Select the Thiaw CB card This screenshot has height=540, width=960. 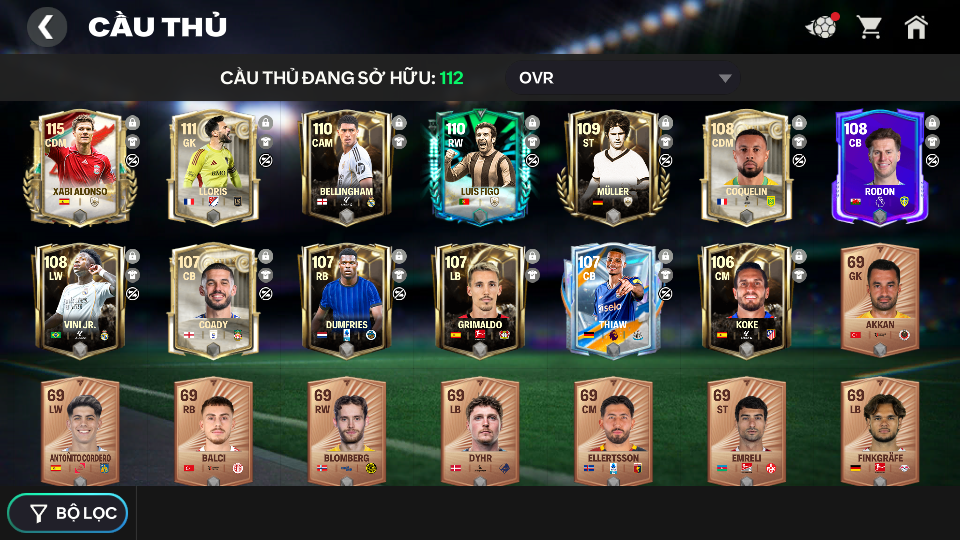point(613,300)
